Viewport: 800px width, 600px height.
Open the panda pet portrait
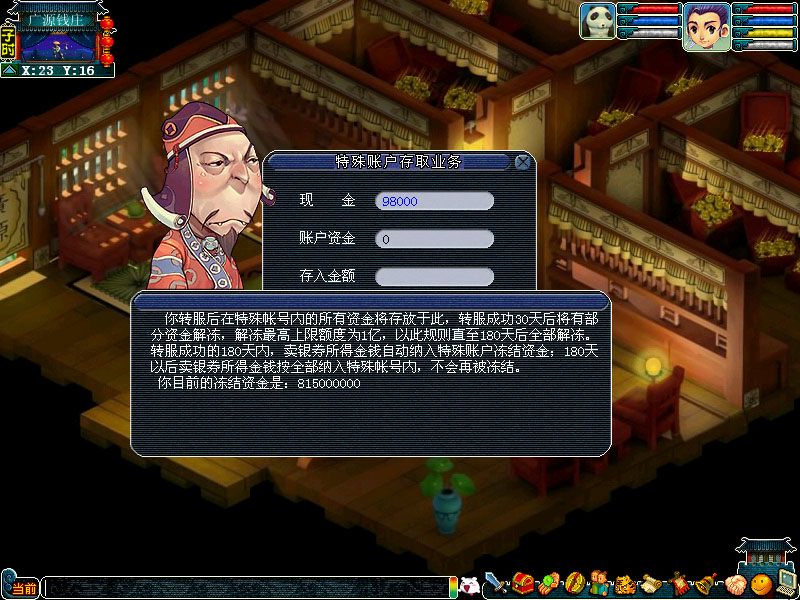coord(597,23)
